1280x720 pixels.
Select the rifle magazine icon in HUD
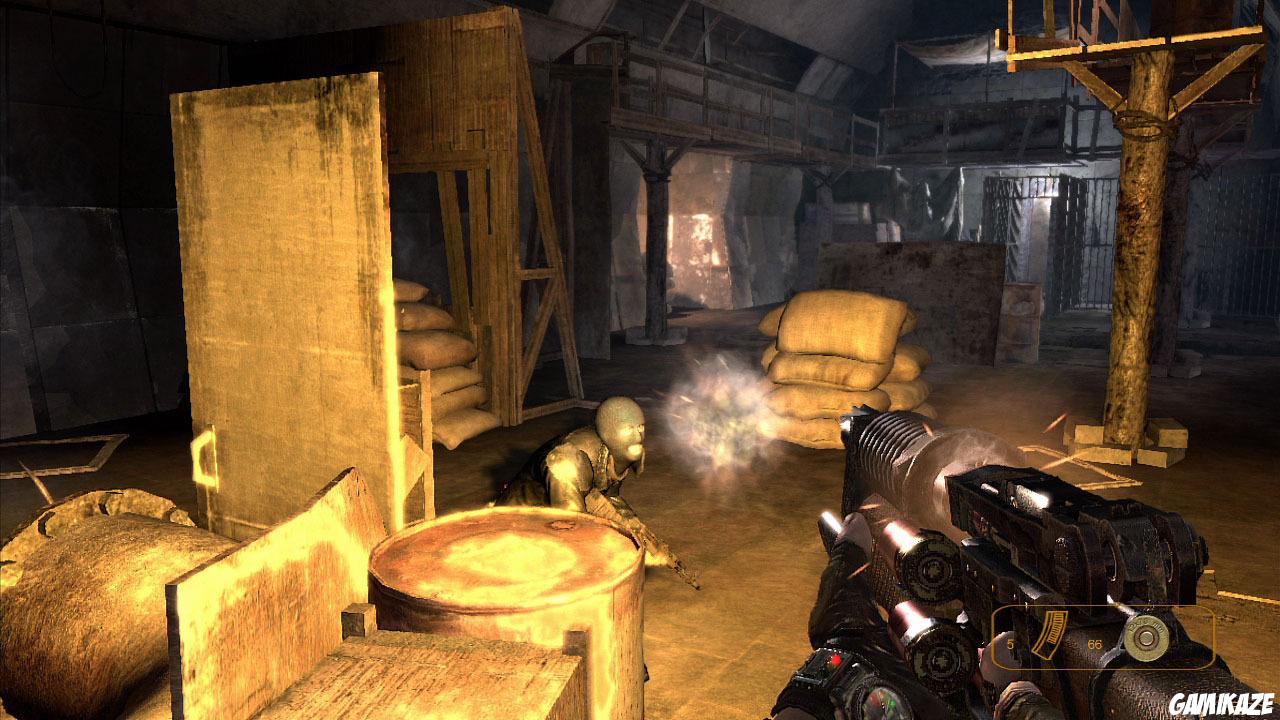(x=1052, y=632)
